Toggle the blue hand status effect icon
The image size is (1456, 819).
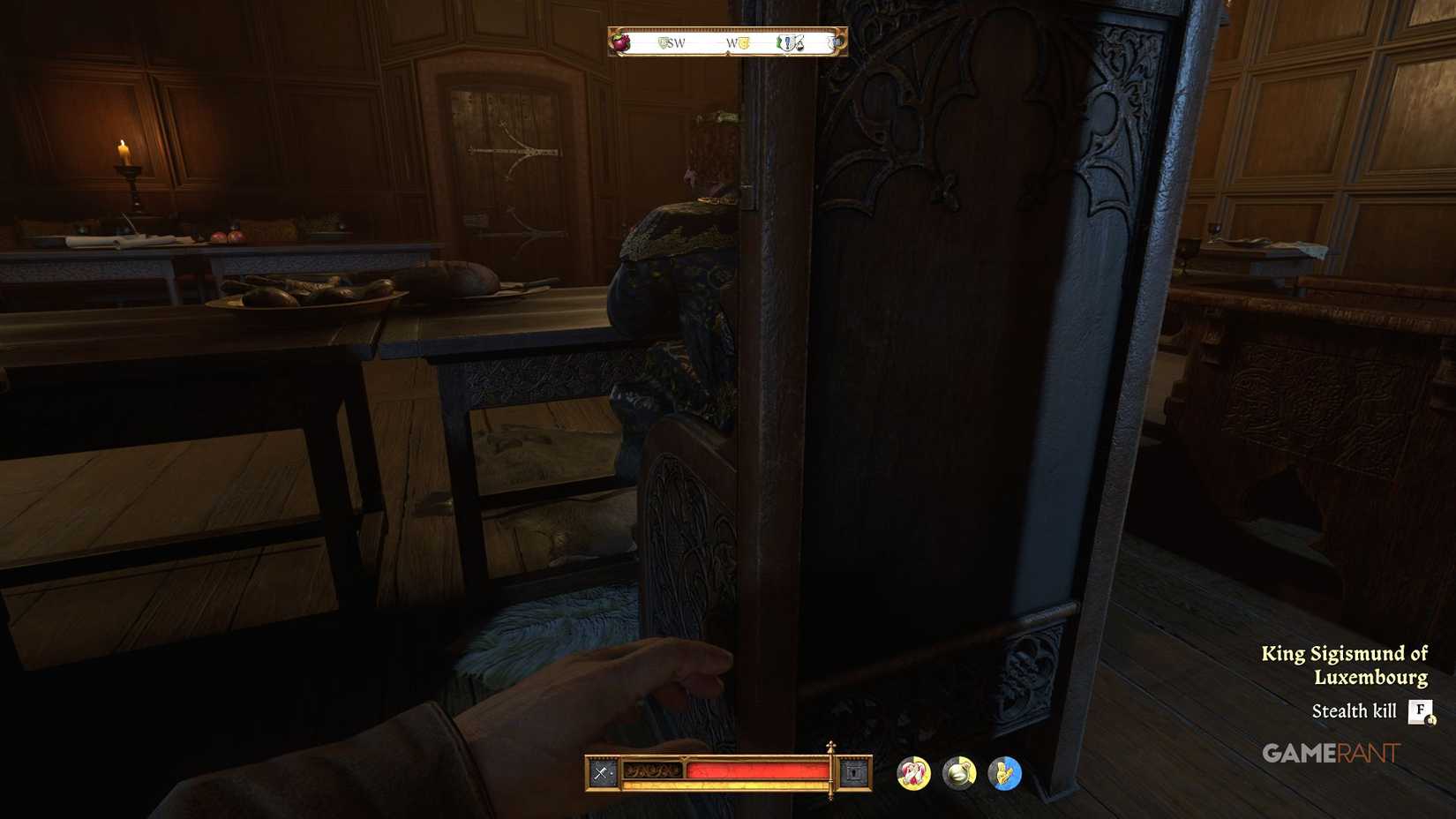pyautogui.click(x=1002, y=773)
